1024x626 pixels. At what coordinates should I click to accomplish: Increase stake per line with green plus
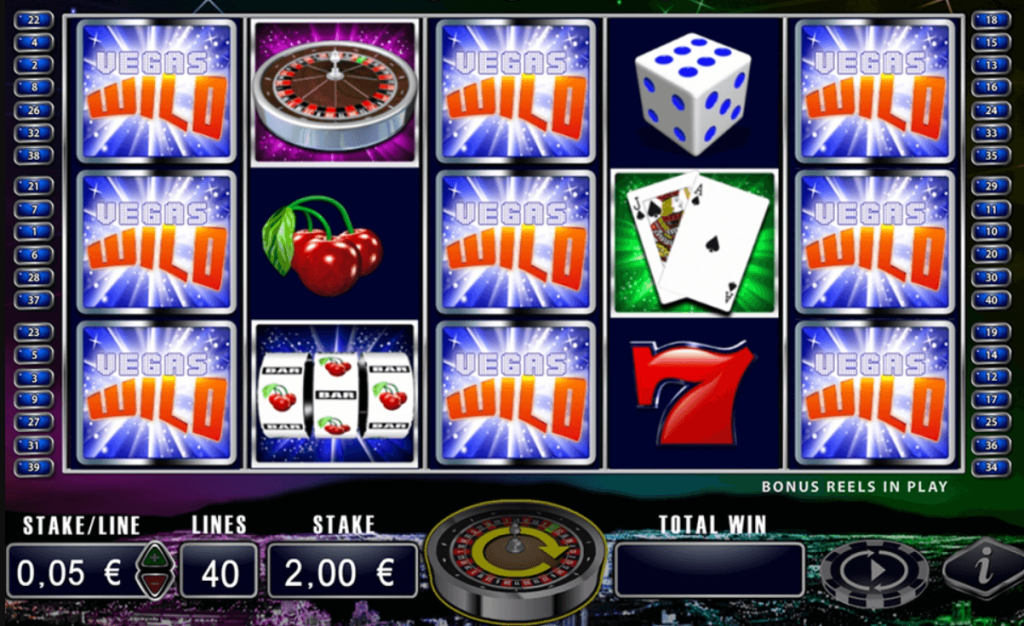(154, 556)
